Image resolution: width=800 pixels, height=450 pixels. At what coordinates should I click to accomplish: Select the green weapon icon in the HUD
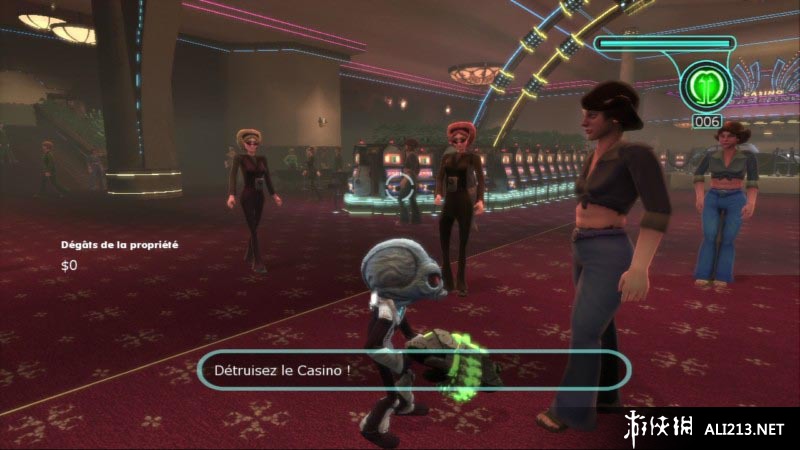pyautogui.click(x=706, y=87)
